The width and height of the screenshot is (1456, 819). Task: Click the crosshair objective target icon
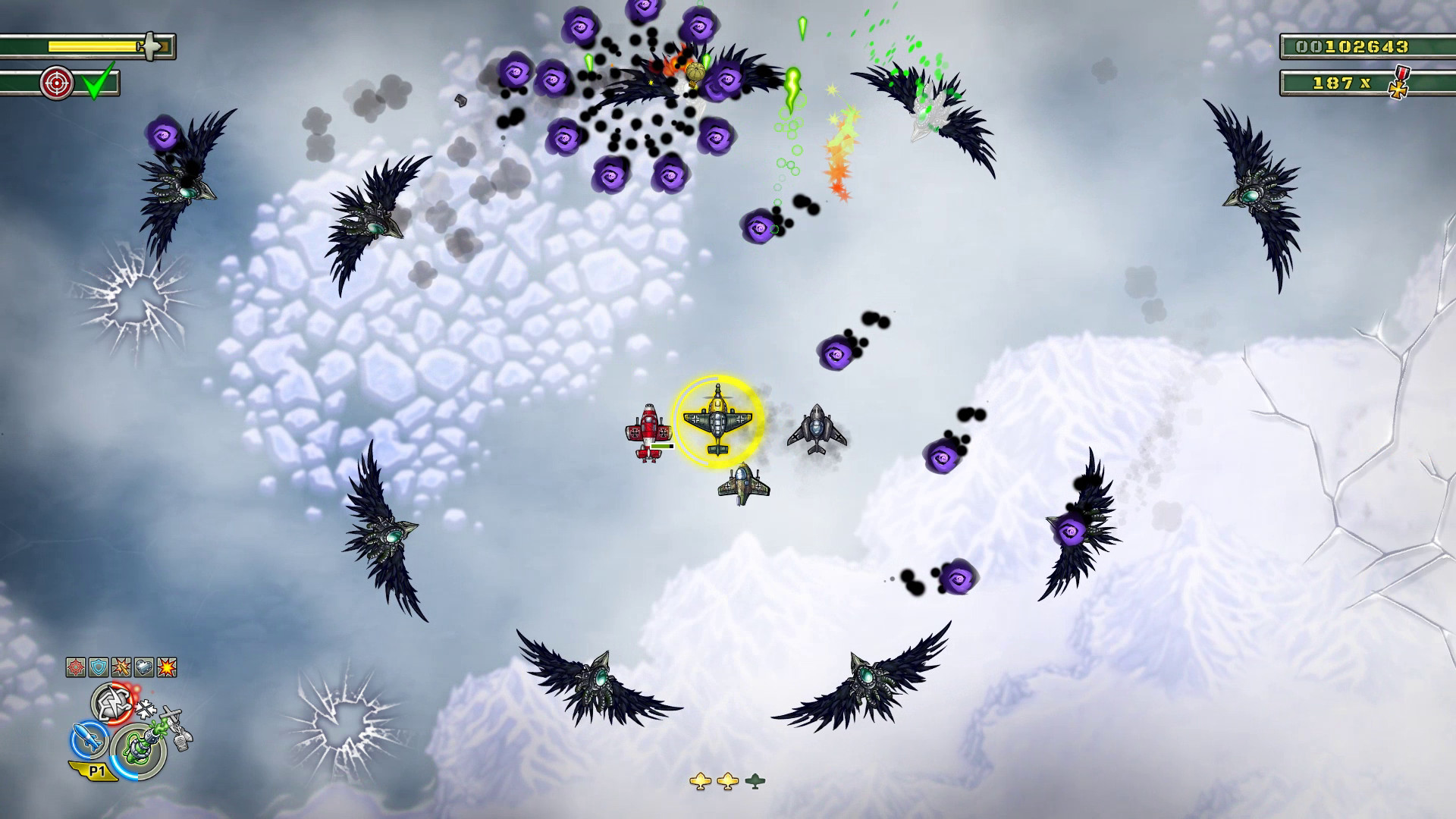click(x=57, y=83)
